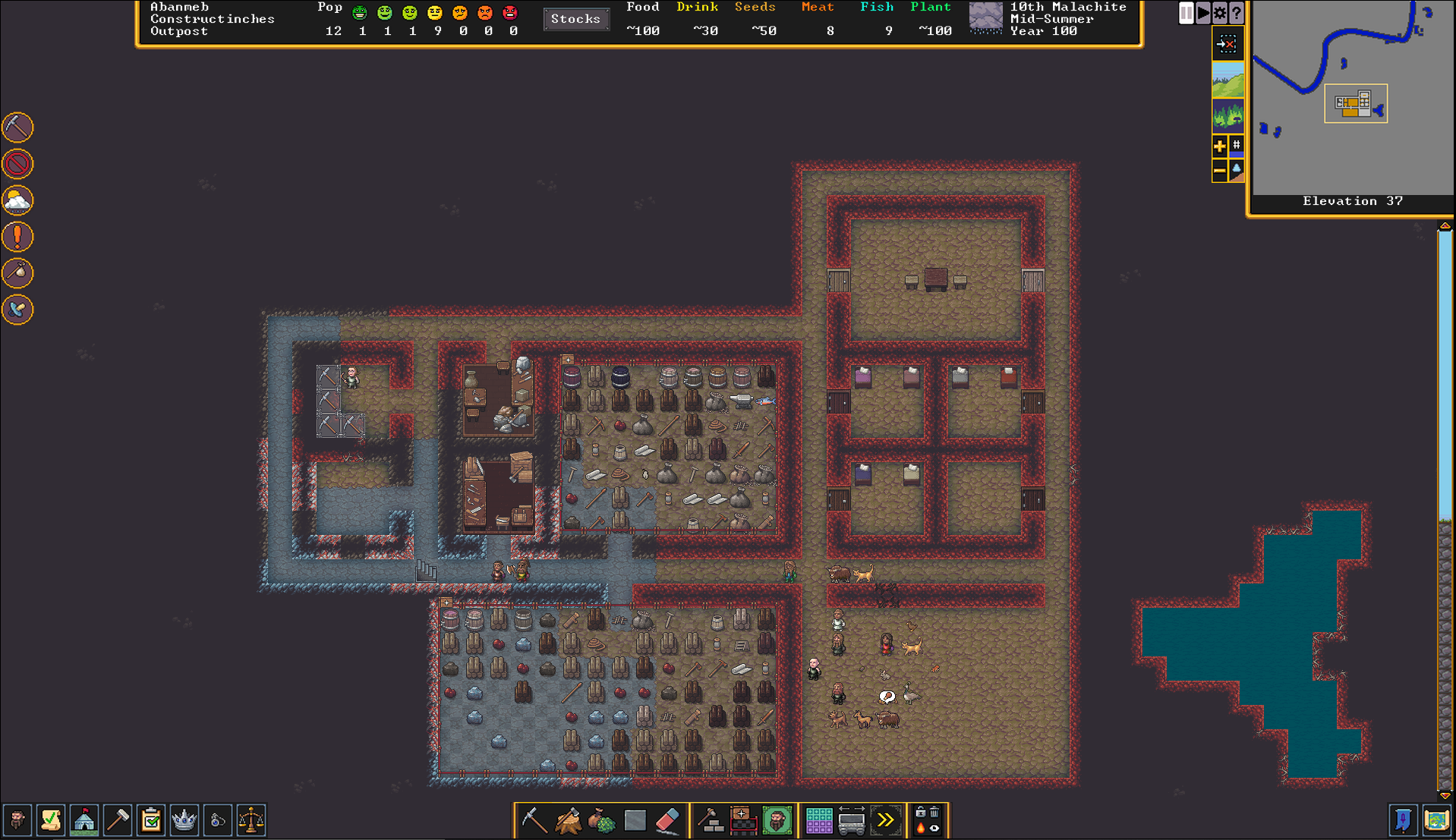Jump to the surface landscape view
Viewport: 1456px width, 840px height.
click(1228, 81)
